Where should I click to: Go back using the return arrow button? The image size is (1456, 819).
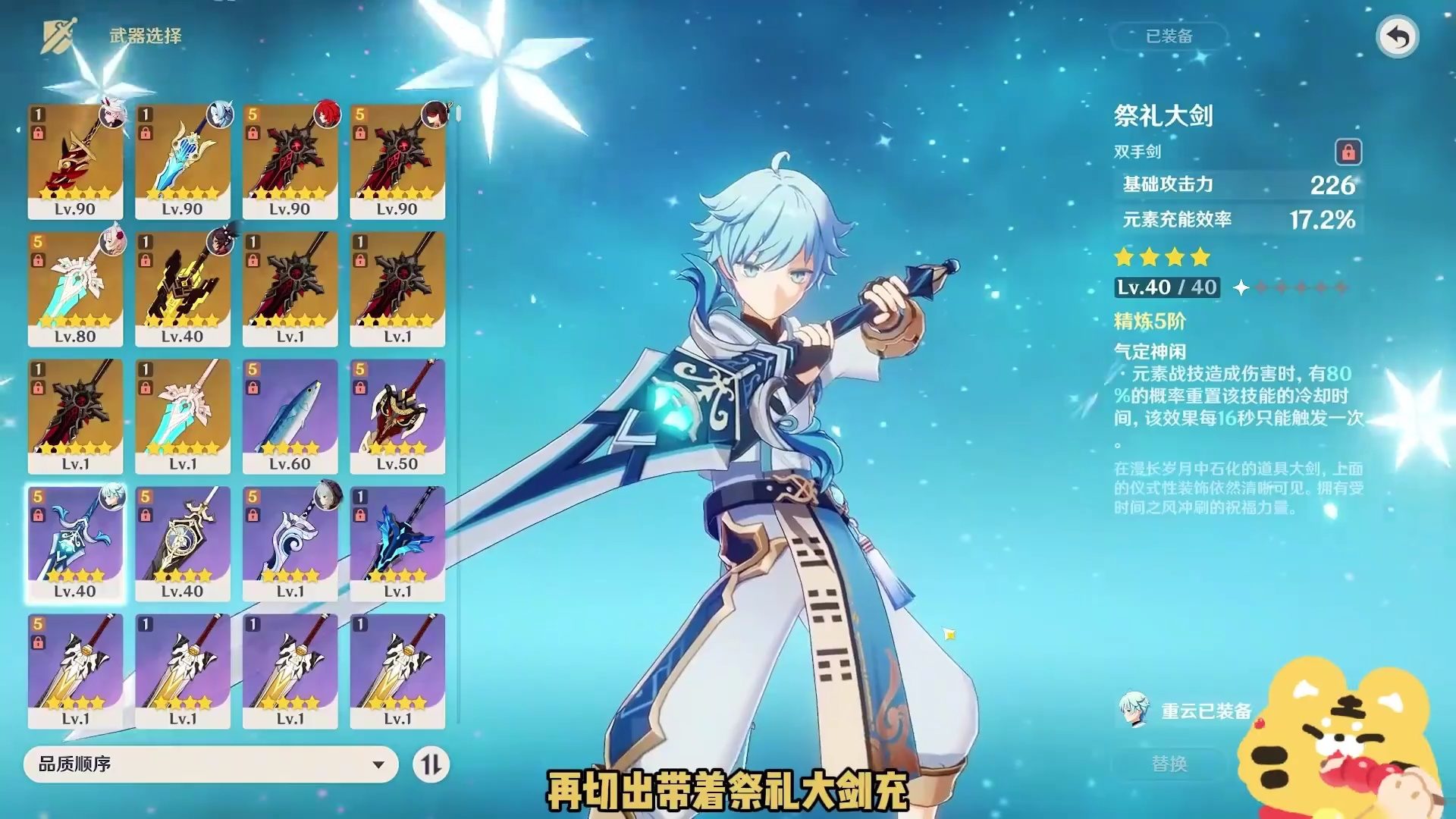pyautogui.click(x=1398, y=36)
